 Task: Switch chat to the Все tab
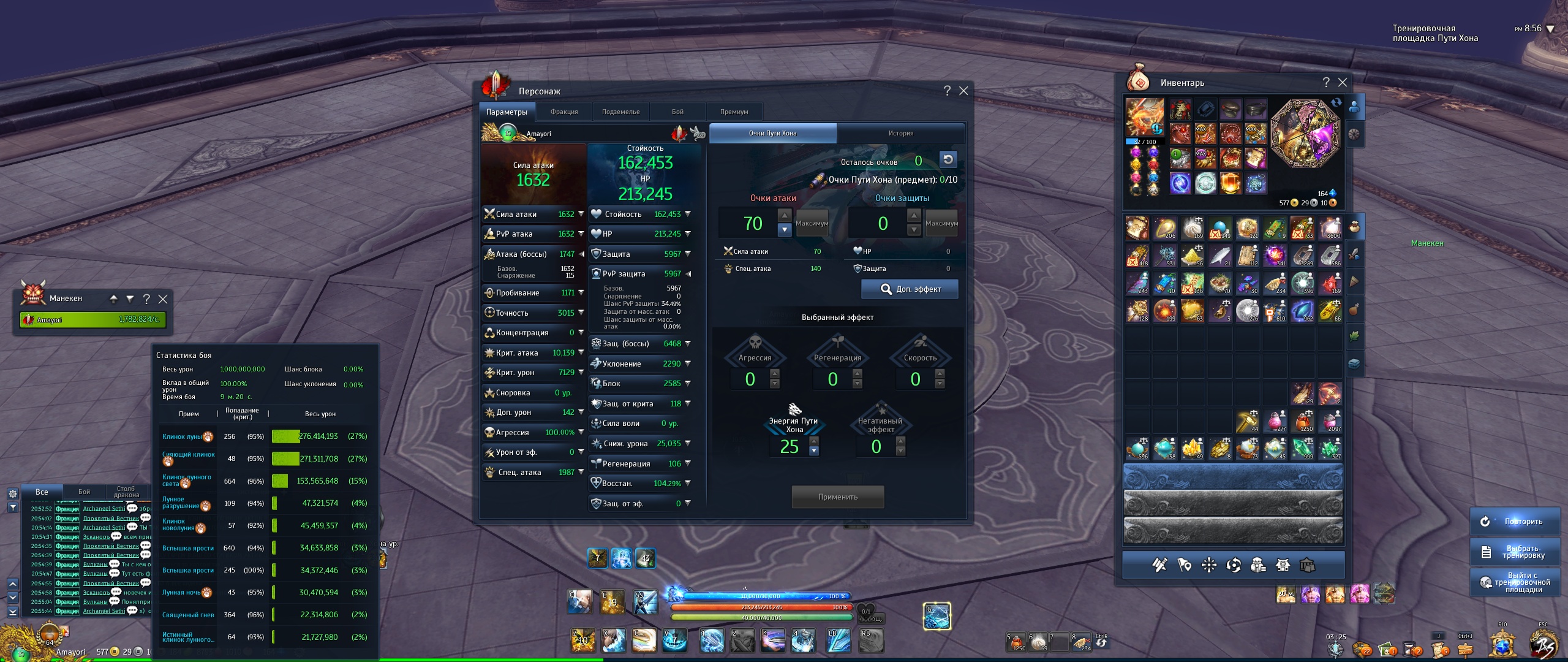(x=42, y=492)
